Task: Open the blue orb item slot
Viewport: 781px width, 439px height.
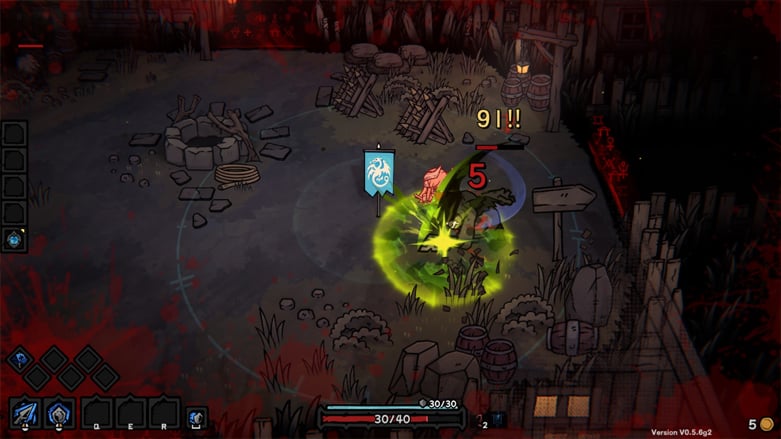Action: [x=15, y=239]
